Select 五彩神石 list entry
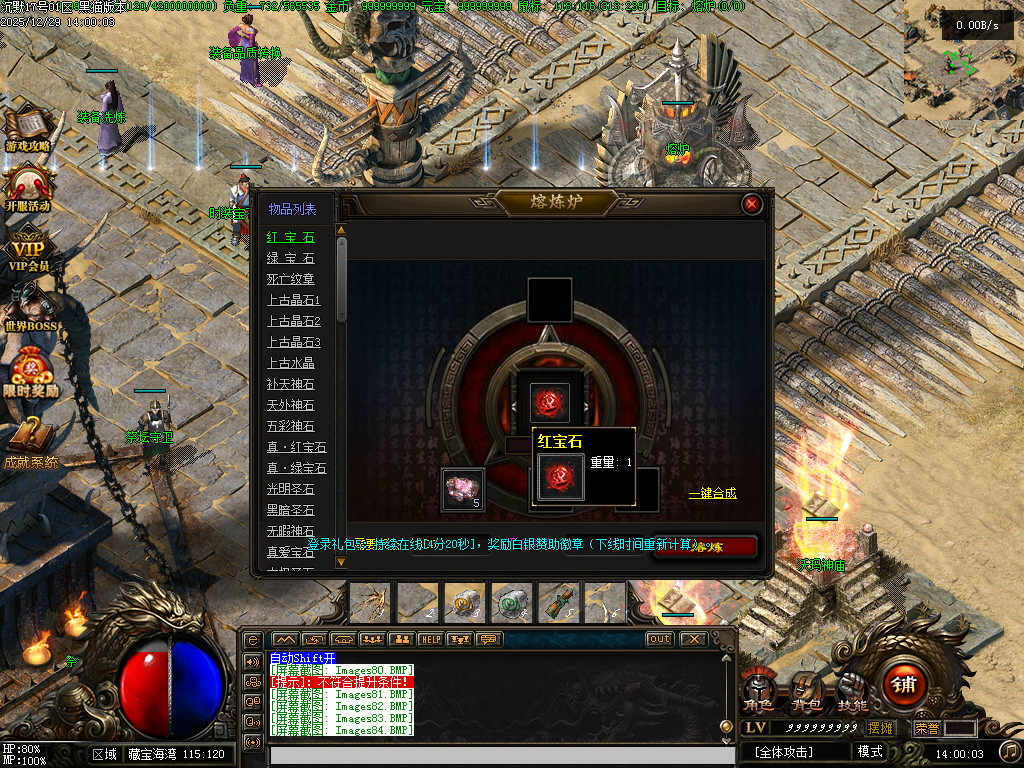 pyautogui.click(x=290, y=426)
